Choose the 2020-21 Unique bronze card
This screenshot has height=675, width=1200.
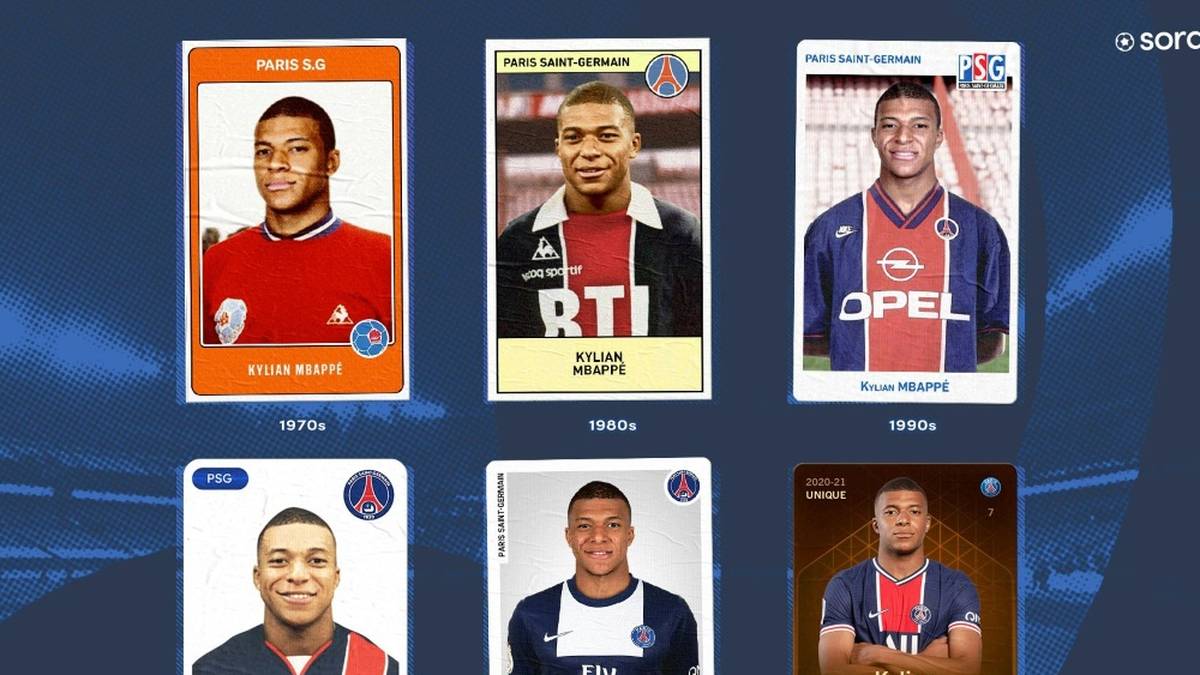(x=904, y=568)
